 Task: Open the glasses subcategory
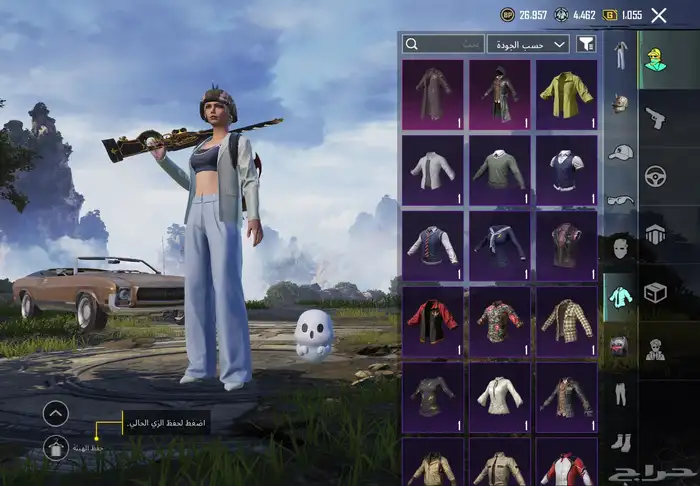tap(620, 199)
